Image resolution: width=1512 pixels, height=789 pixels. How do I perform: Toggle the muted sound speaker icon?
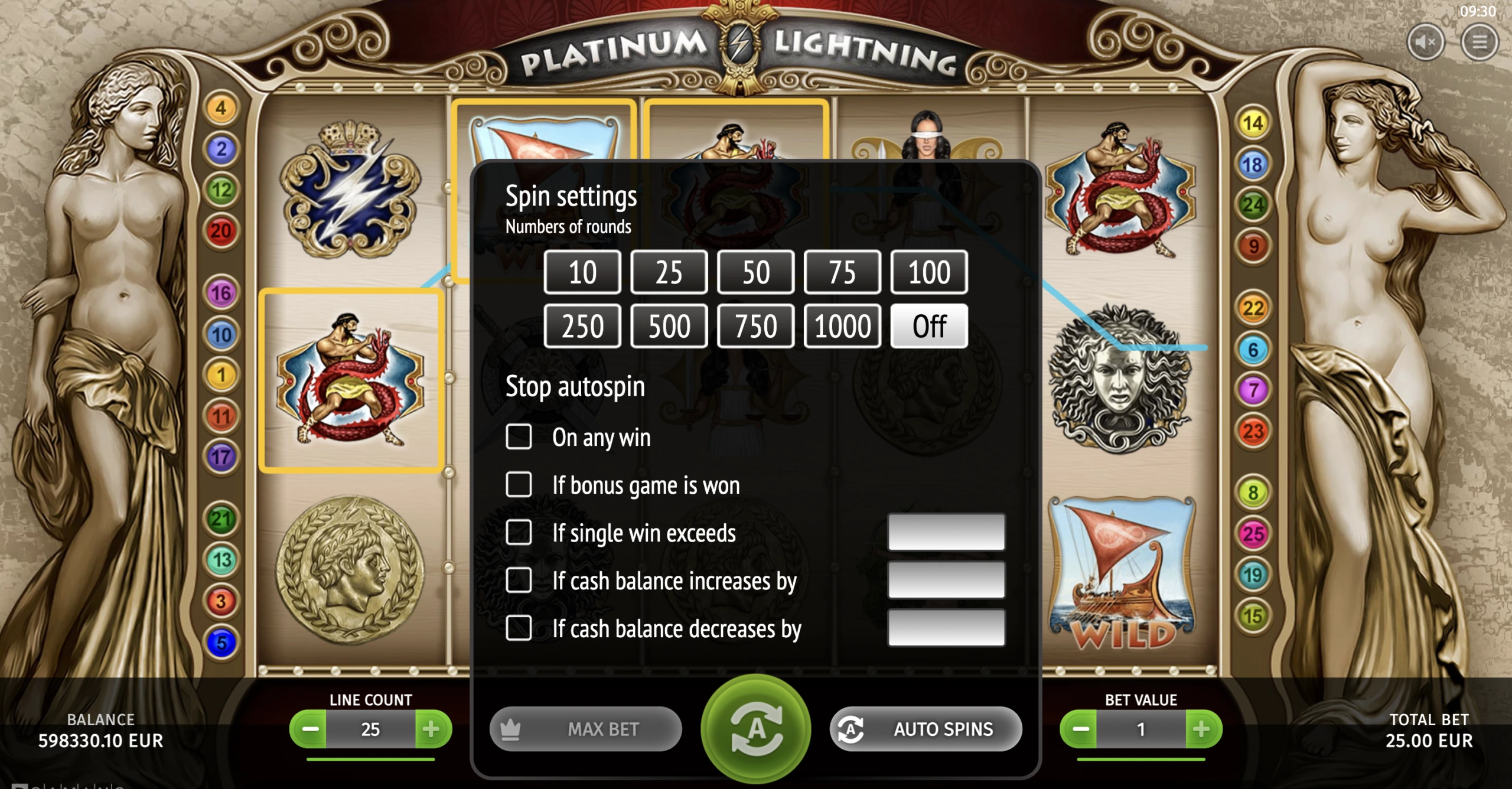(1425, 43)
